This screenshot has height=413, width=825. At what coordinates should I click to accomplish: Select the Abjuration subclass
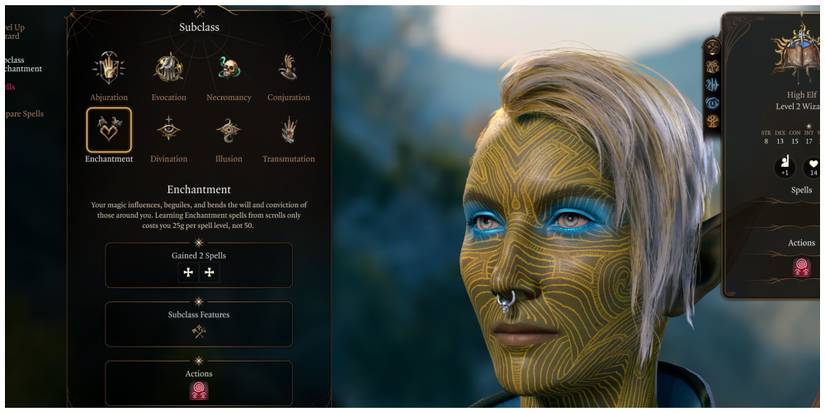coord(108,68)
